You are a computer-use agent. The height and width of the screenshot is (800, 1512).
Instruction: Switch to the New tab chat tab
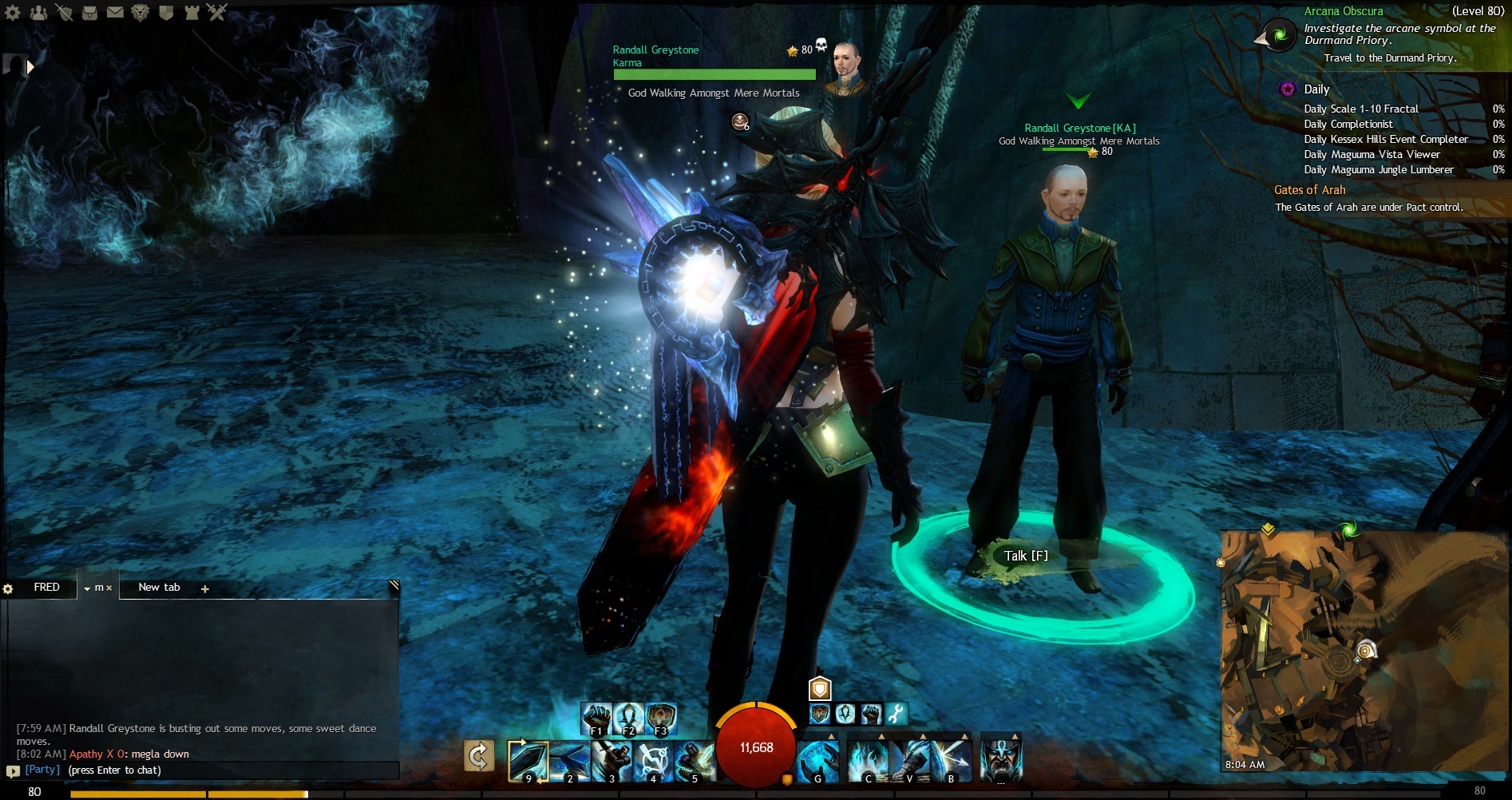(159, 588)
